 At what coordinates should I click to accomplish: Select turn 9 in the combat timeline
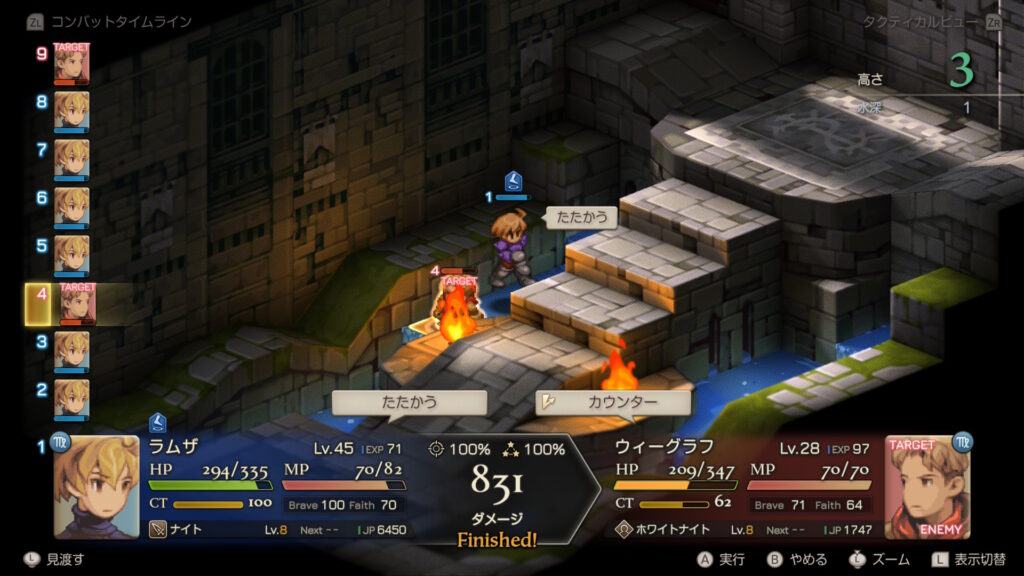[71, 64]
